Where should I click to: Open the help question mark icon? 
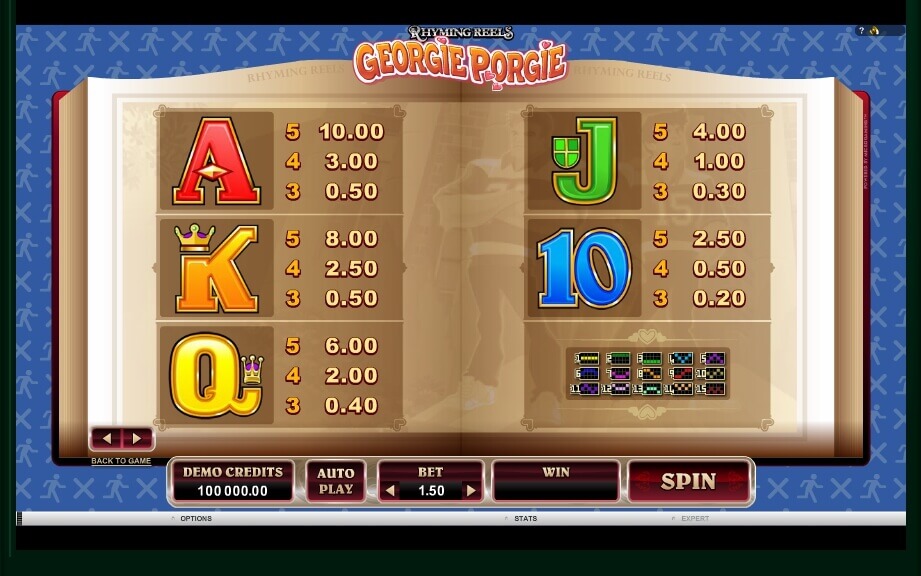[x=861, y=31]
